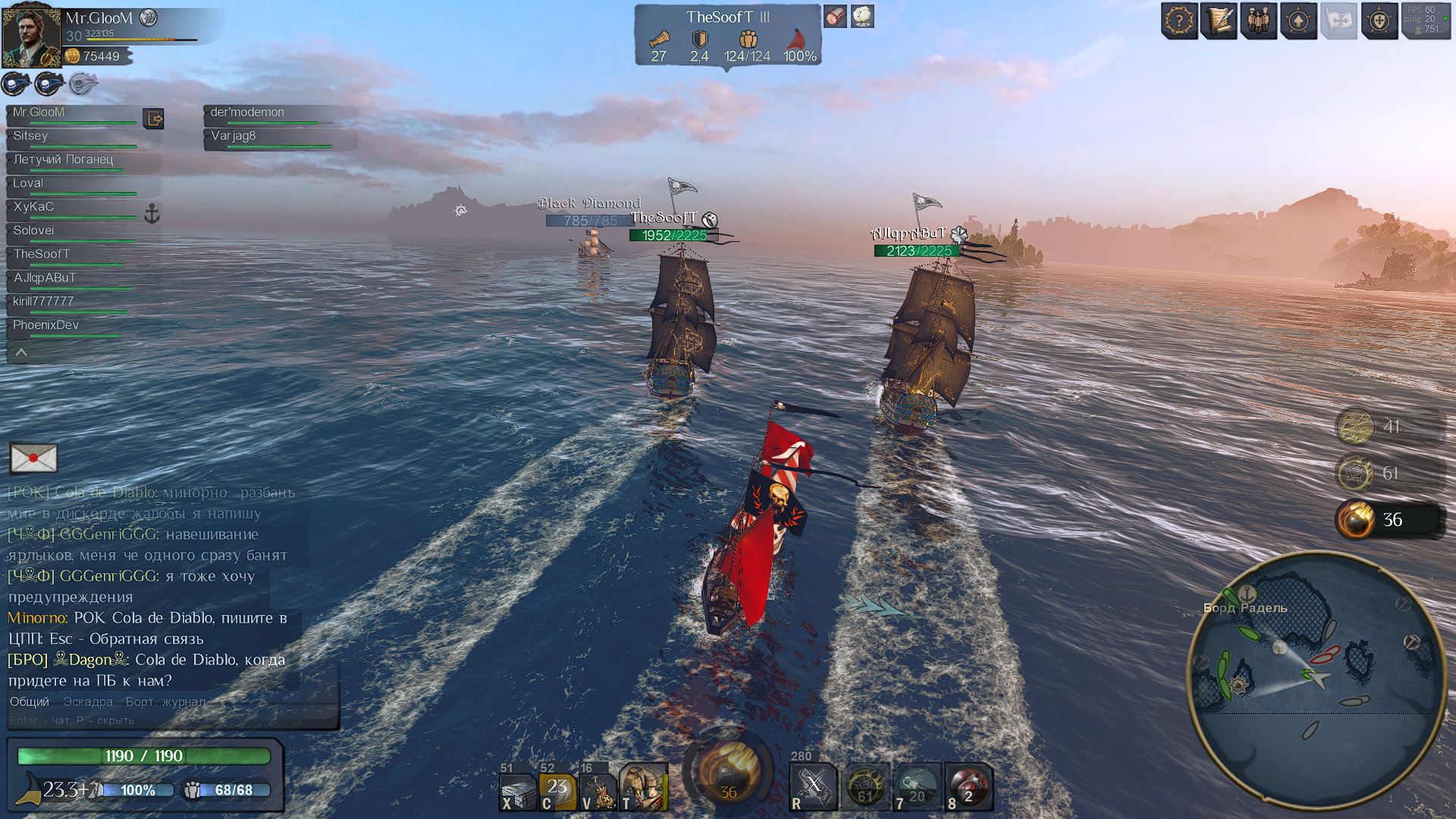Open the shield and cross emblem menu
The image size is (1456, 819).
coord(1379,21)
